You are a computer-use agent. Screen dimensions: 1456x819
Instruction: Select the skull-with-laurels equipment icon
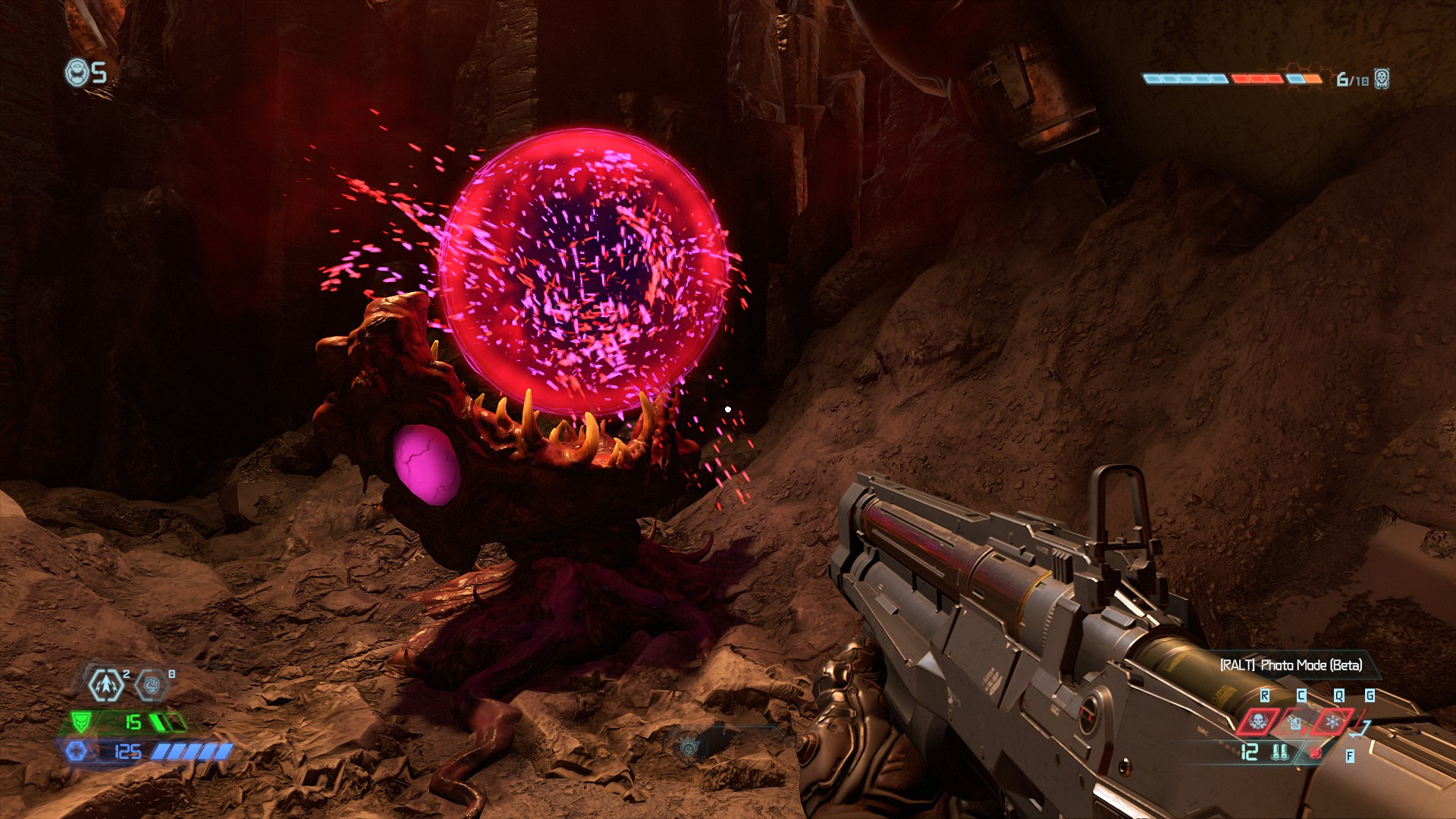coord(1258,721)
